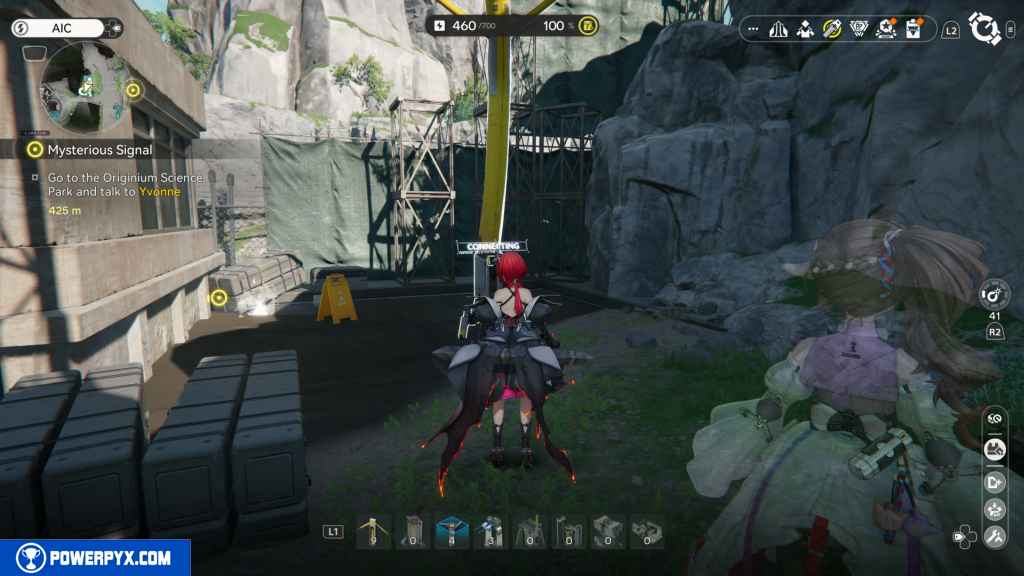This screenshot has height=576, width=1024.
Task: Open the operator figure menu icon
Action: click(x=805, y=29)
